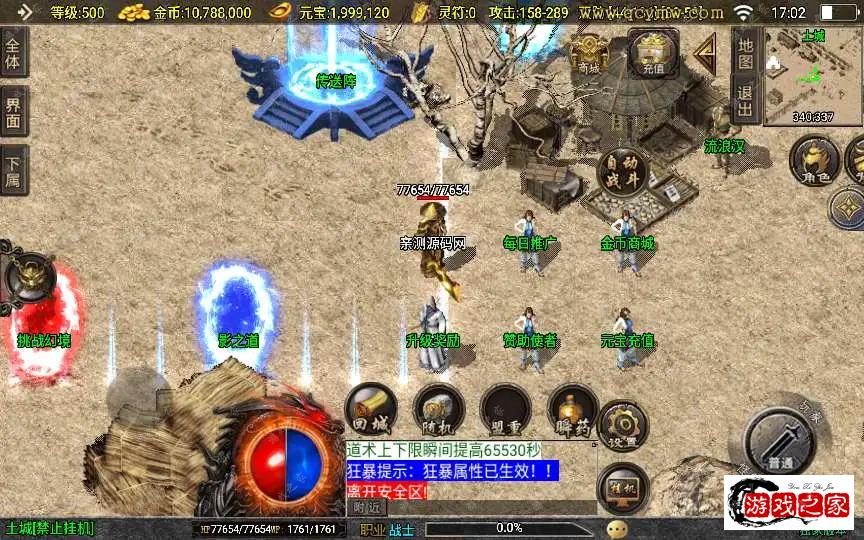Select the 下属 side tab
Viewport: 864px width, 540px height.
tap(13, 170)
